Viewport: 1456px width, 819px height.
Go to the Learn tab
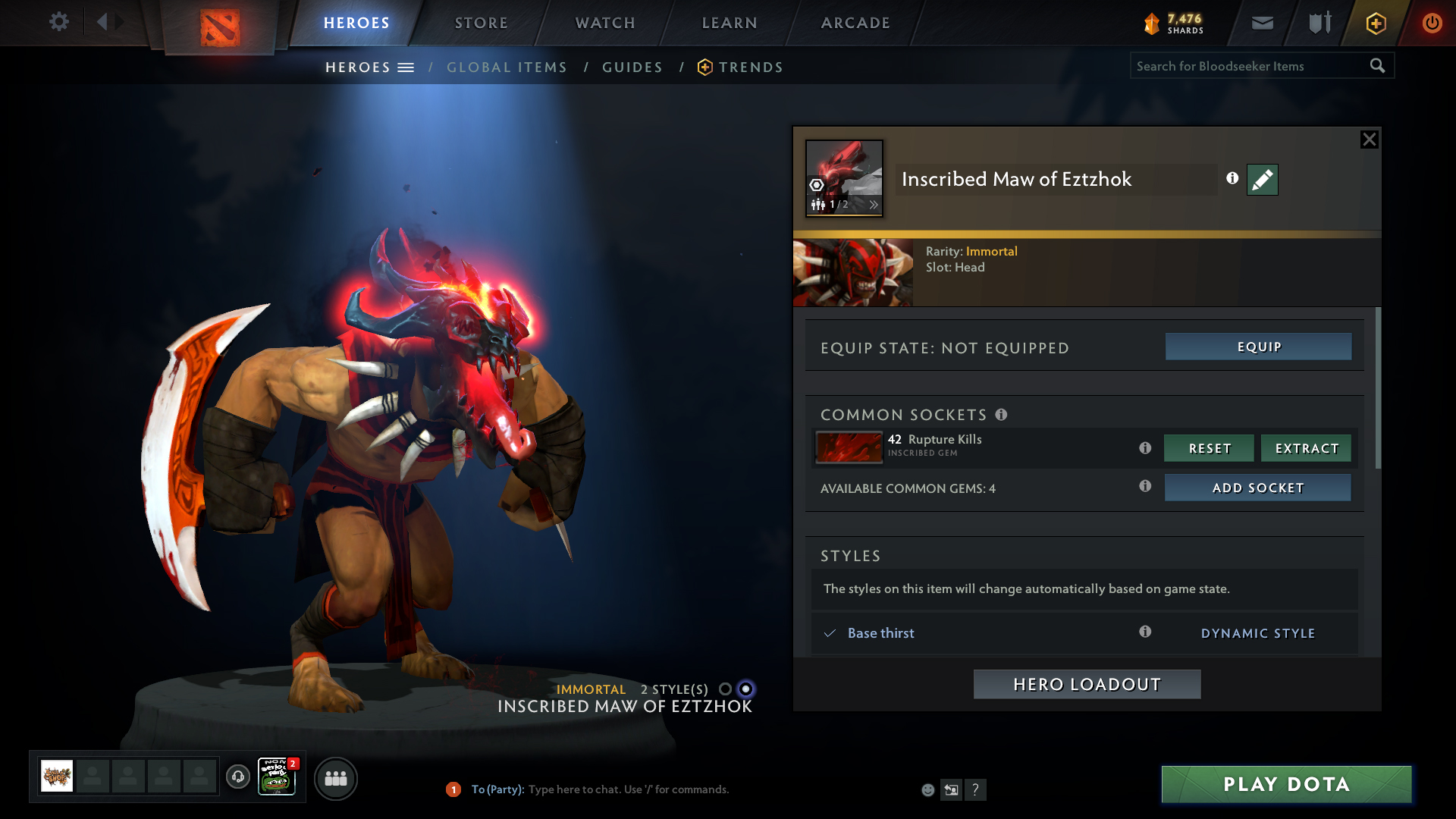730,23
